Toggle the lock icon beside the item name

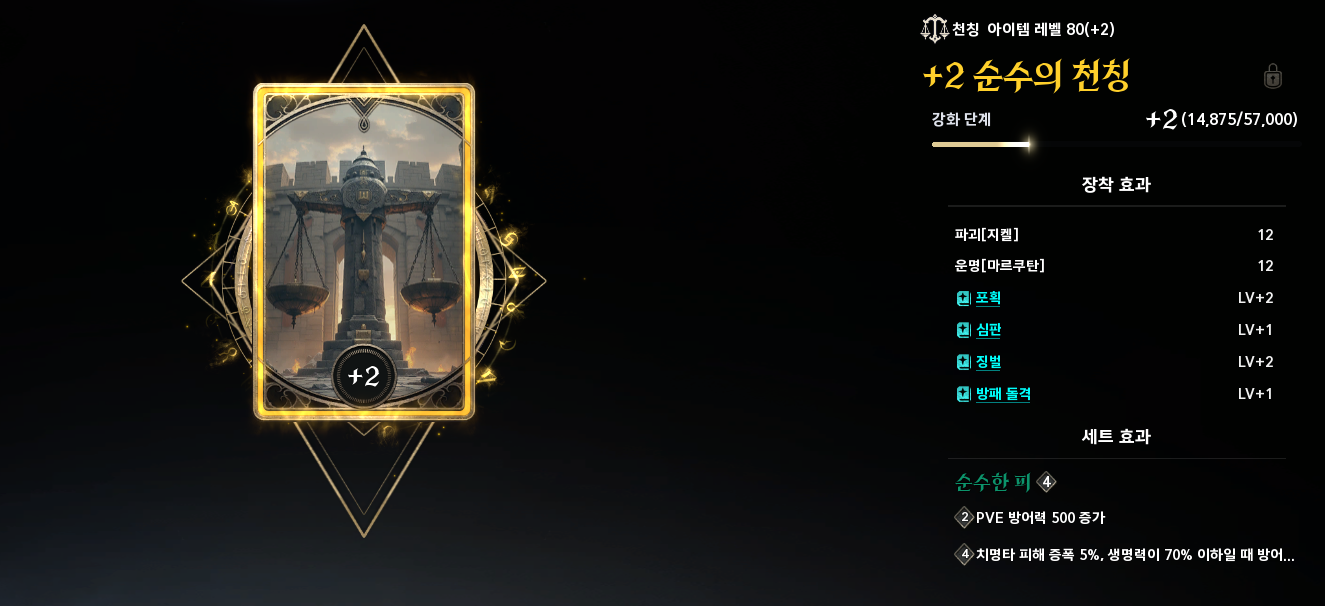[1273, 76]
